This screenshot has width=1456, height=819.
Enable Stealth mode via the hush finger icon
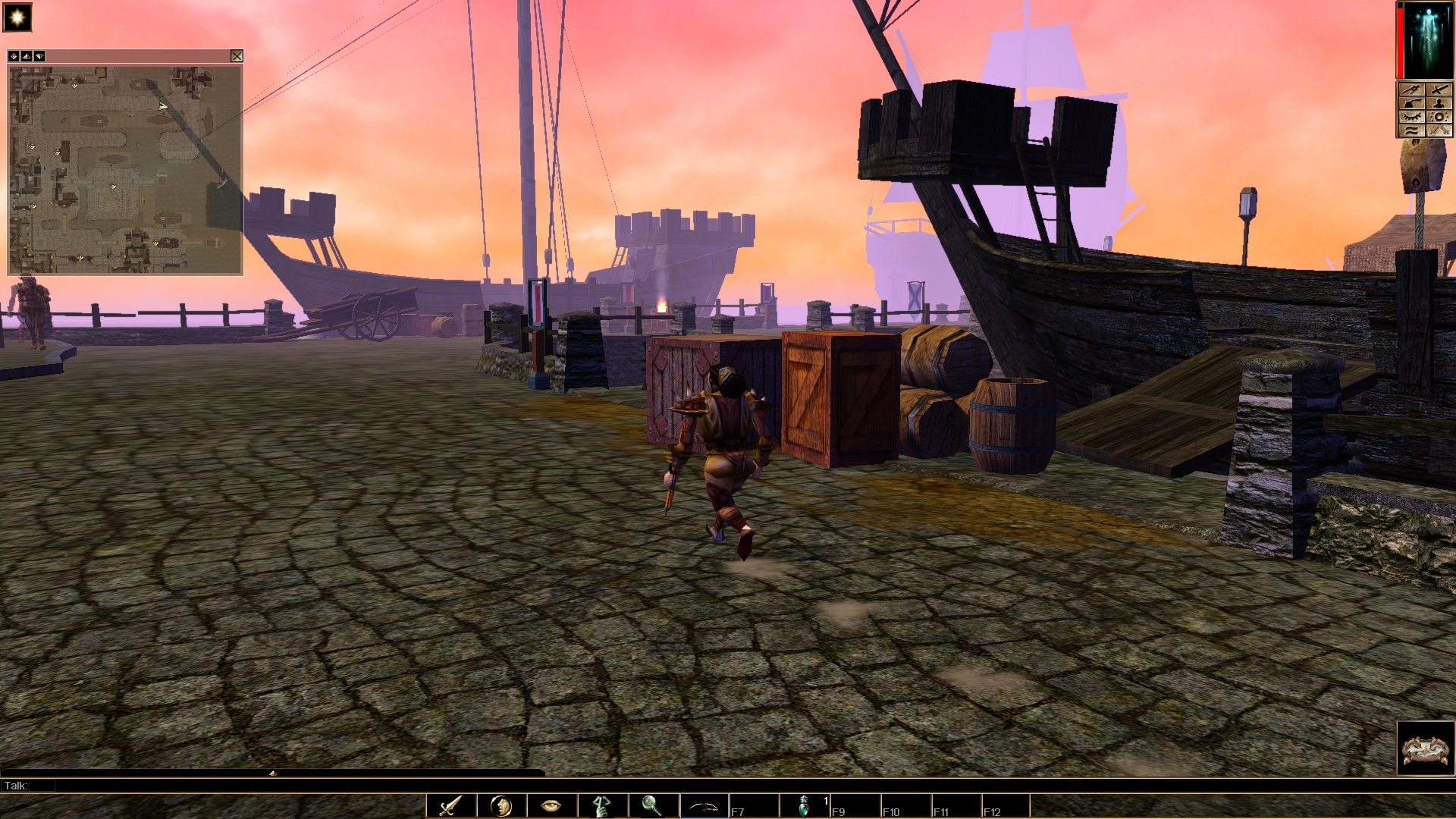pos(603,805)
